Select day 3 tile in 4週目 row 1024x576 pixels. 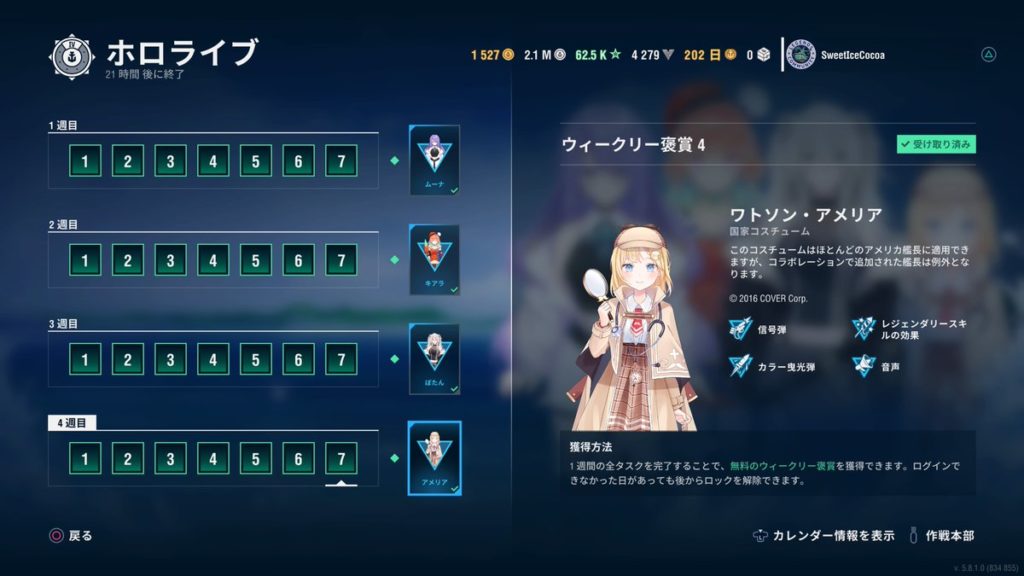point(170,458)
